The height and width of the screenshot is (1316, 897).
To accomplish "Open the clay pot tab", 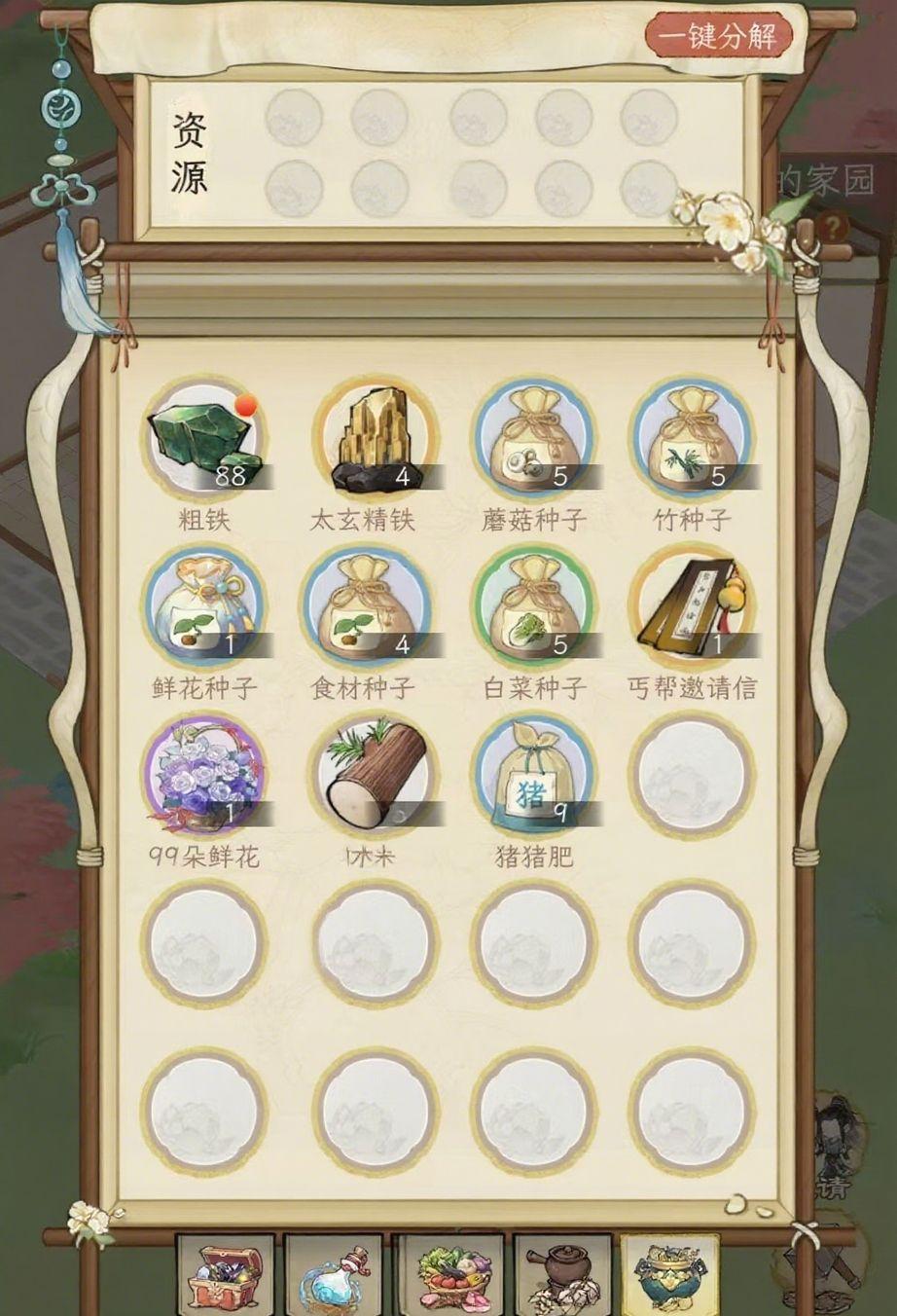I will (561, 1273).
